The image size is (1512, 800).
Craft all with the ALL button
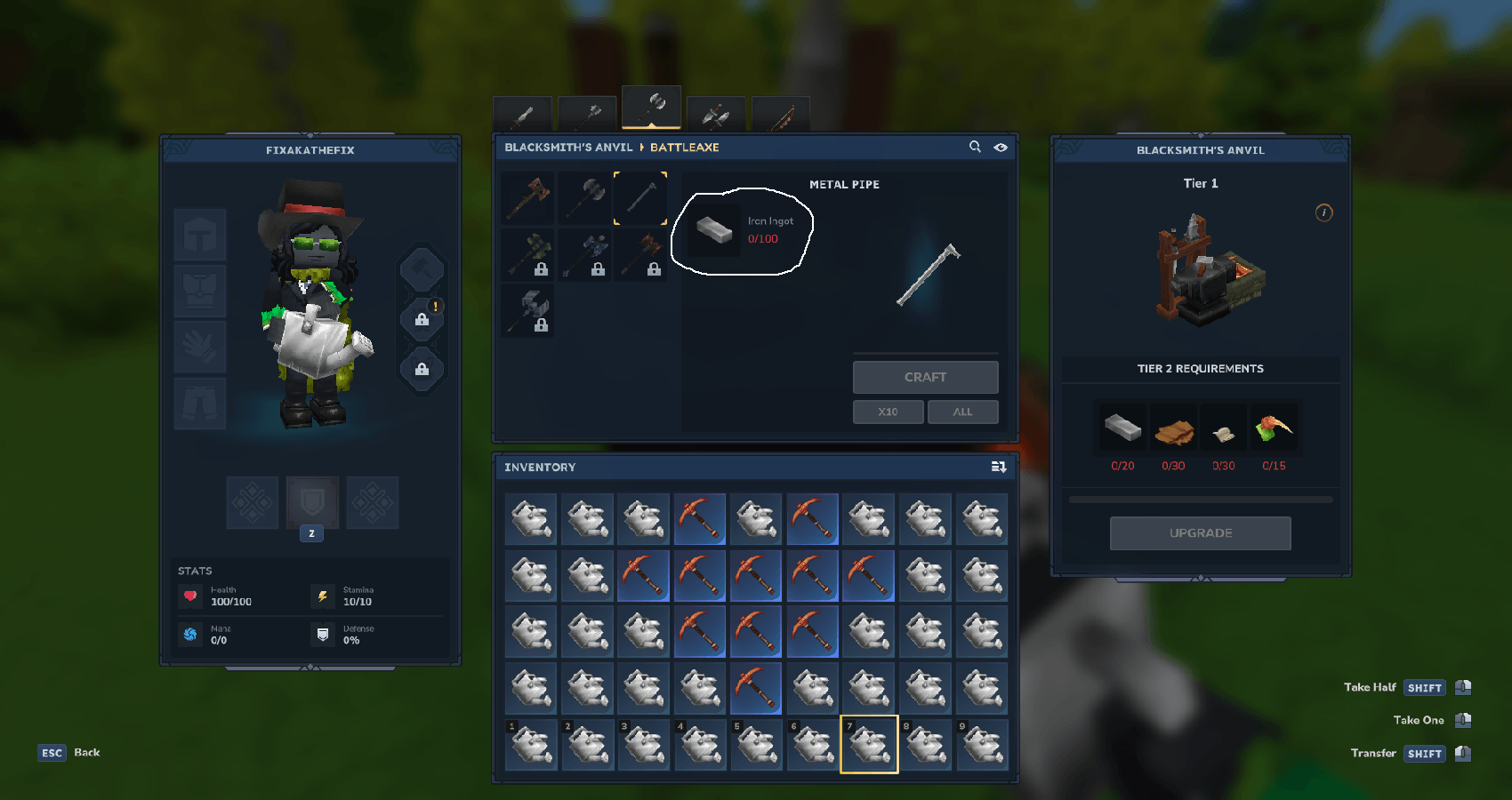[x=962, y=412]
